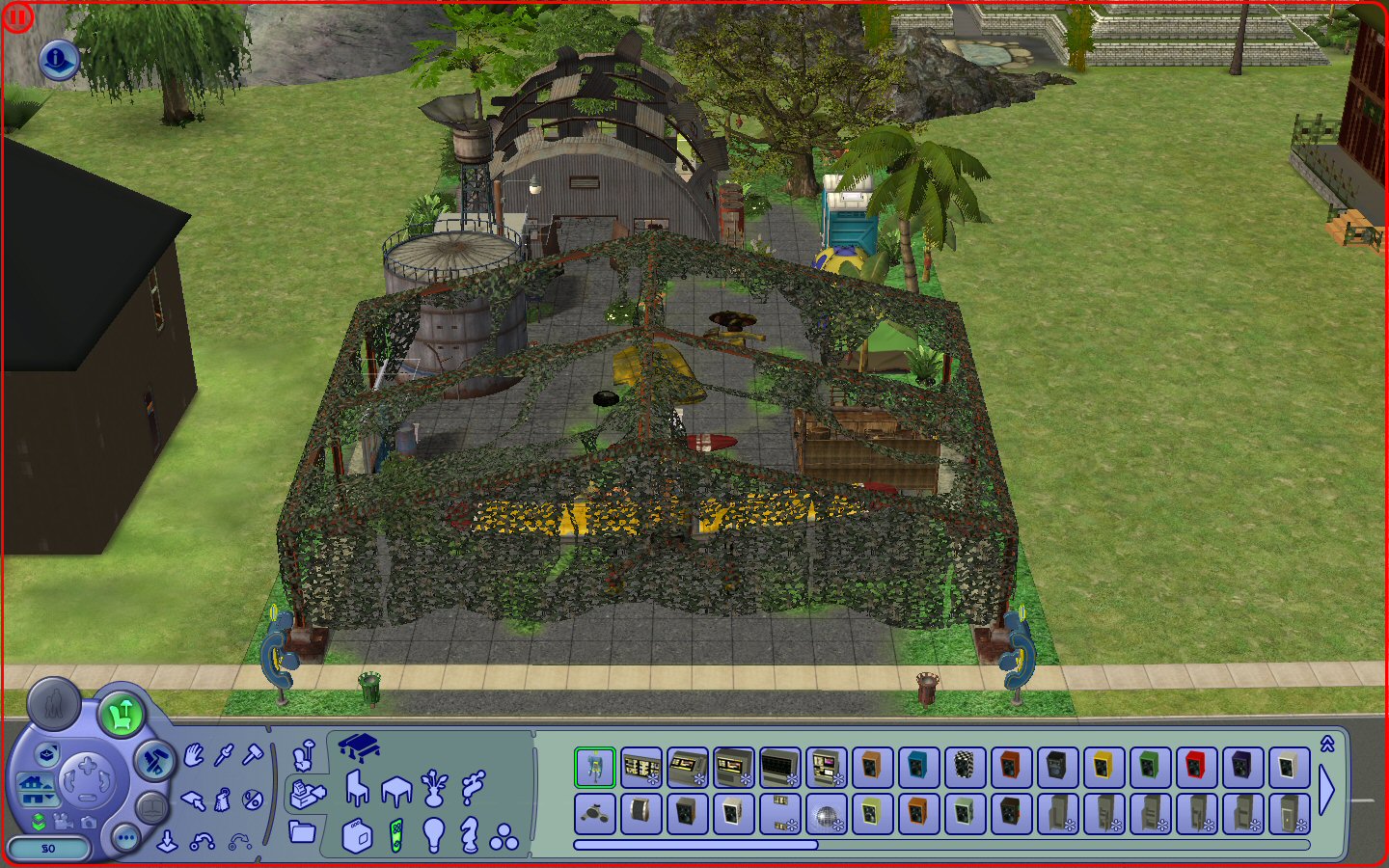This screenshot has height=868, width=1389.
Task: Open the options menu with three dots
Action: [125, 837]
